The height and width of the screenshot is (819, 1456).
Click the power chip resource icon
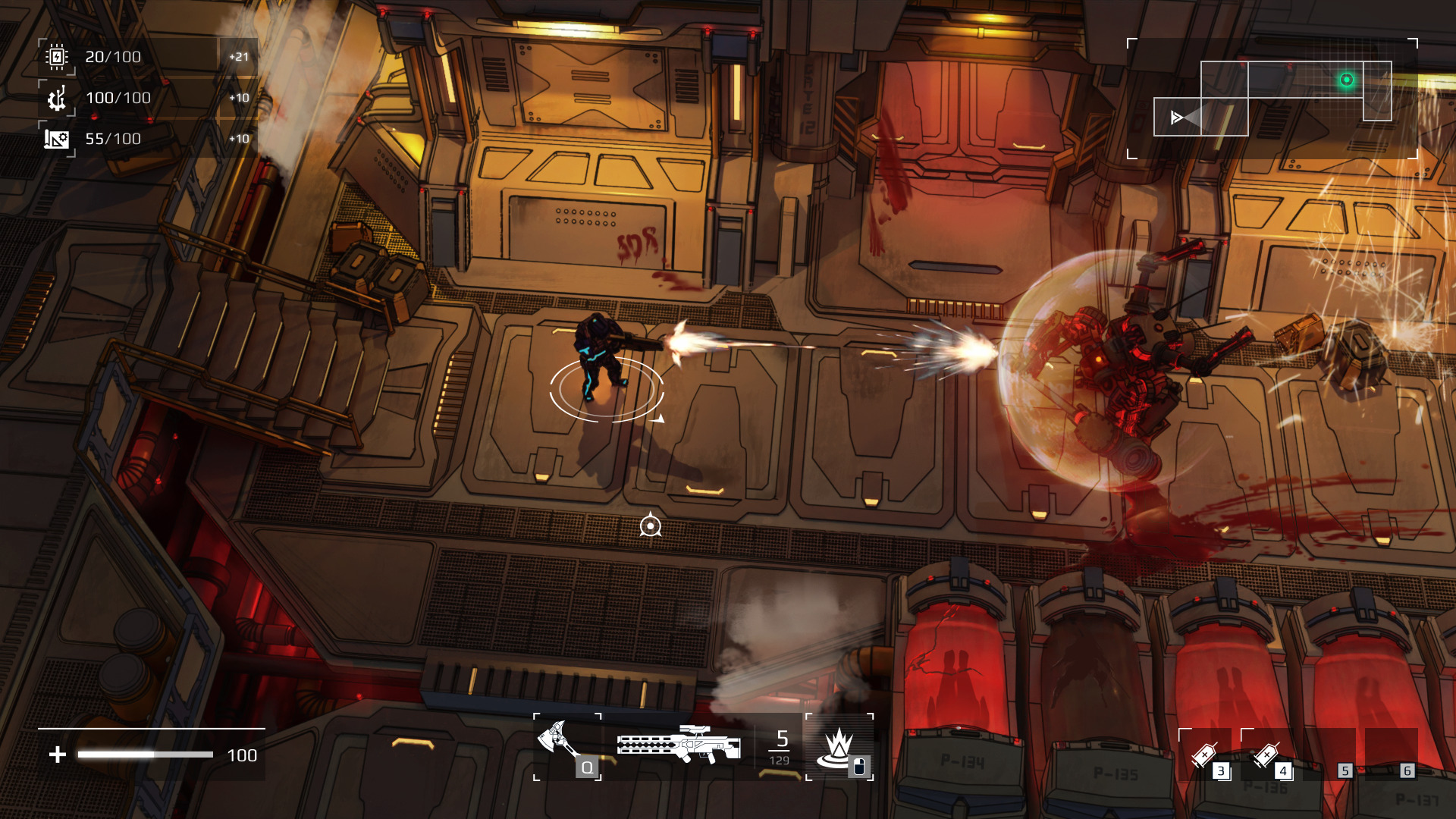point(57,57)
